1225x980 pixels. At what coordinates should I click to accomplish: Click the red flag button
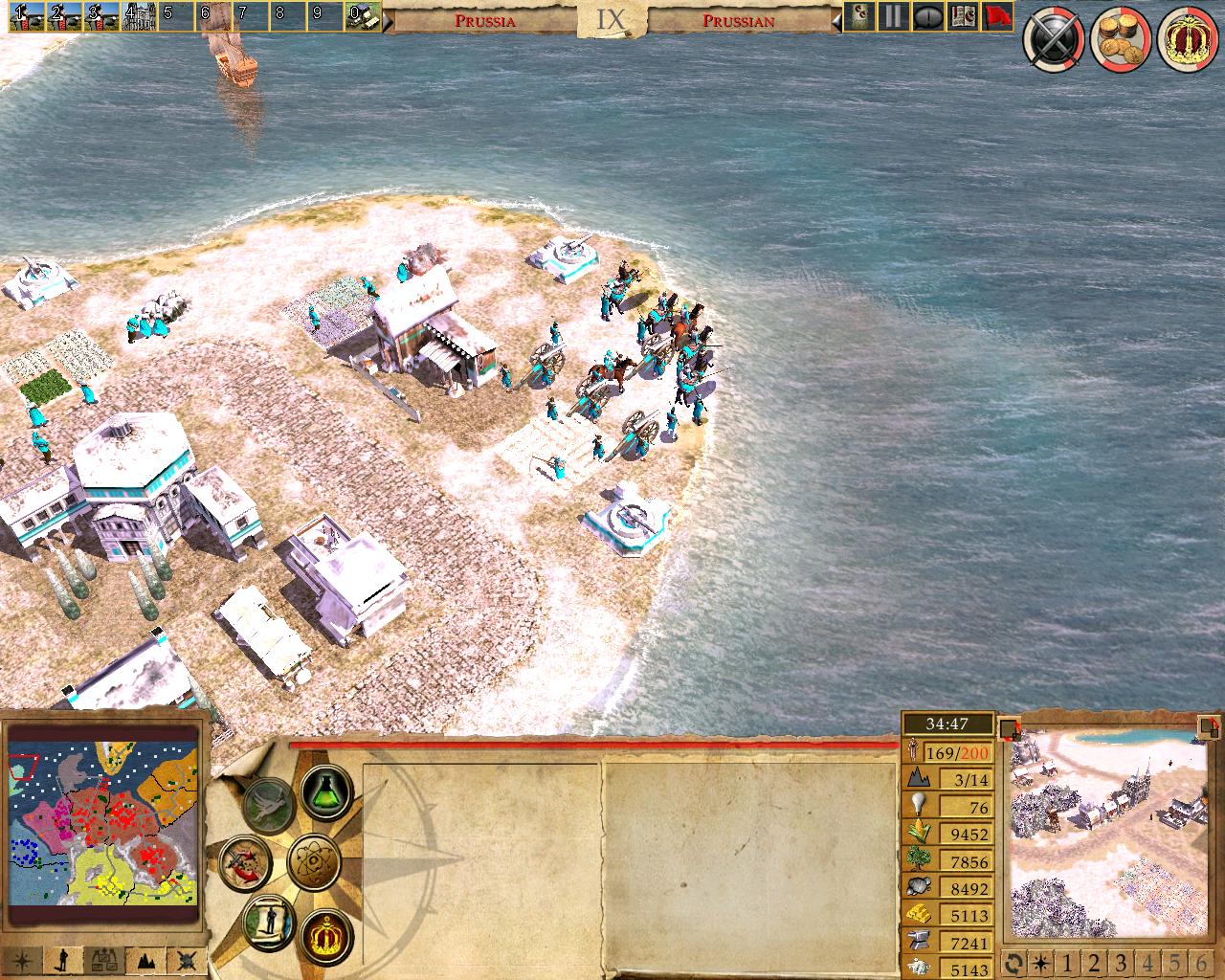click(x=997, y=16)
